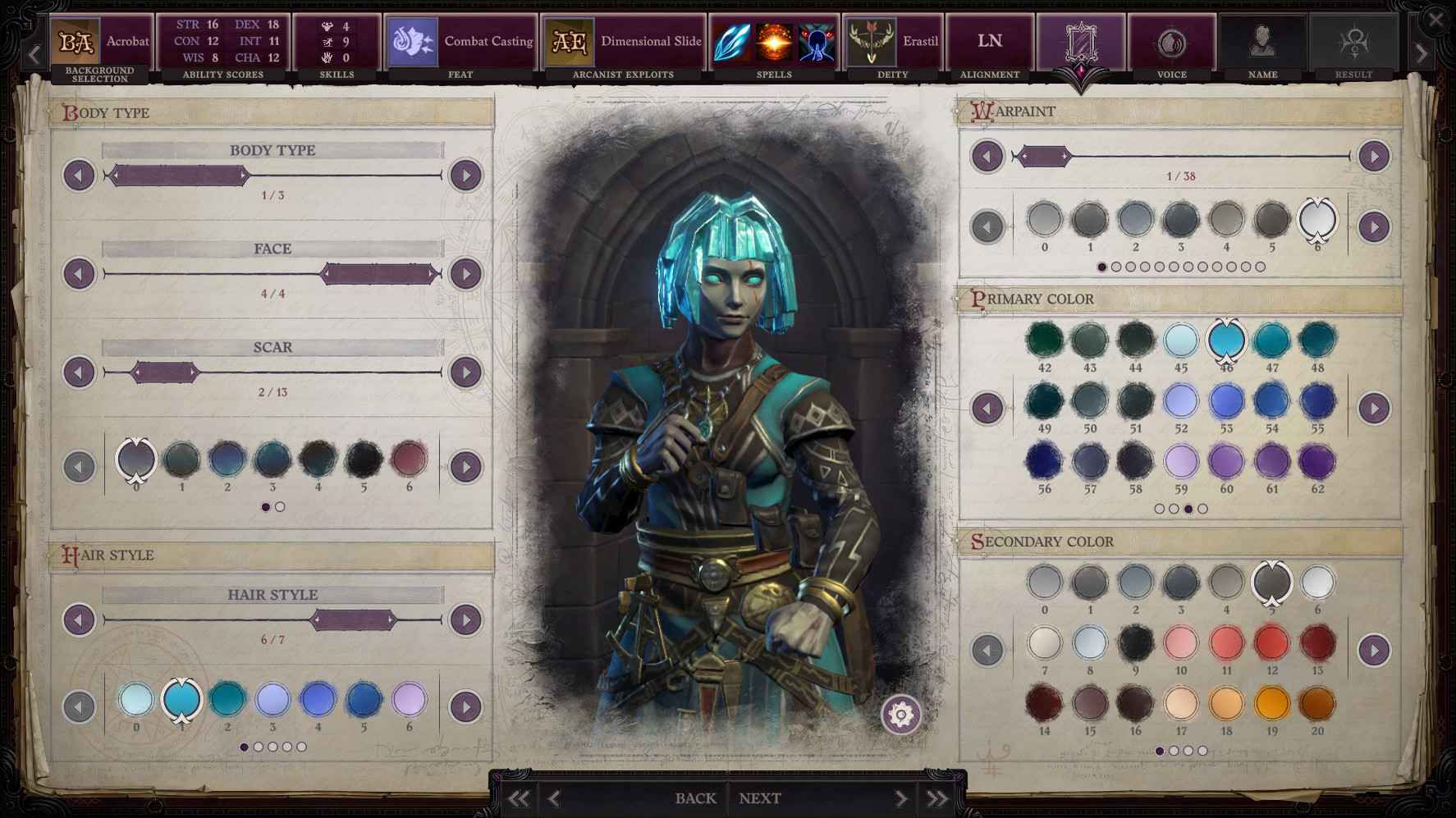Open the Voice selection panel
This screenshot has height=818, width=1456.
(x=1171, y=41)
